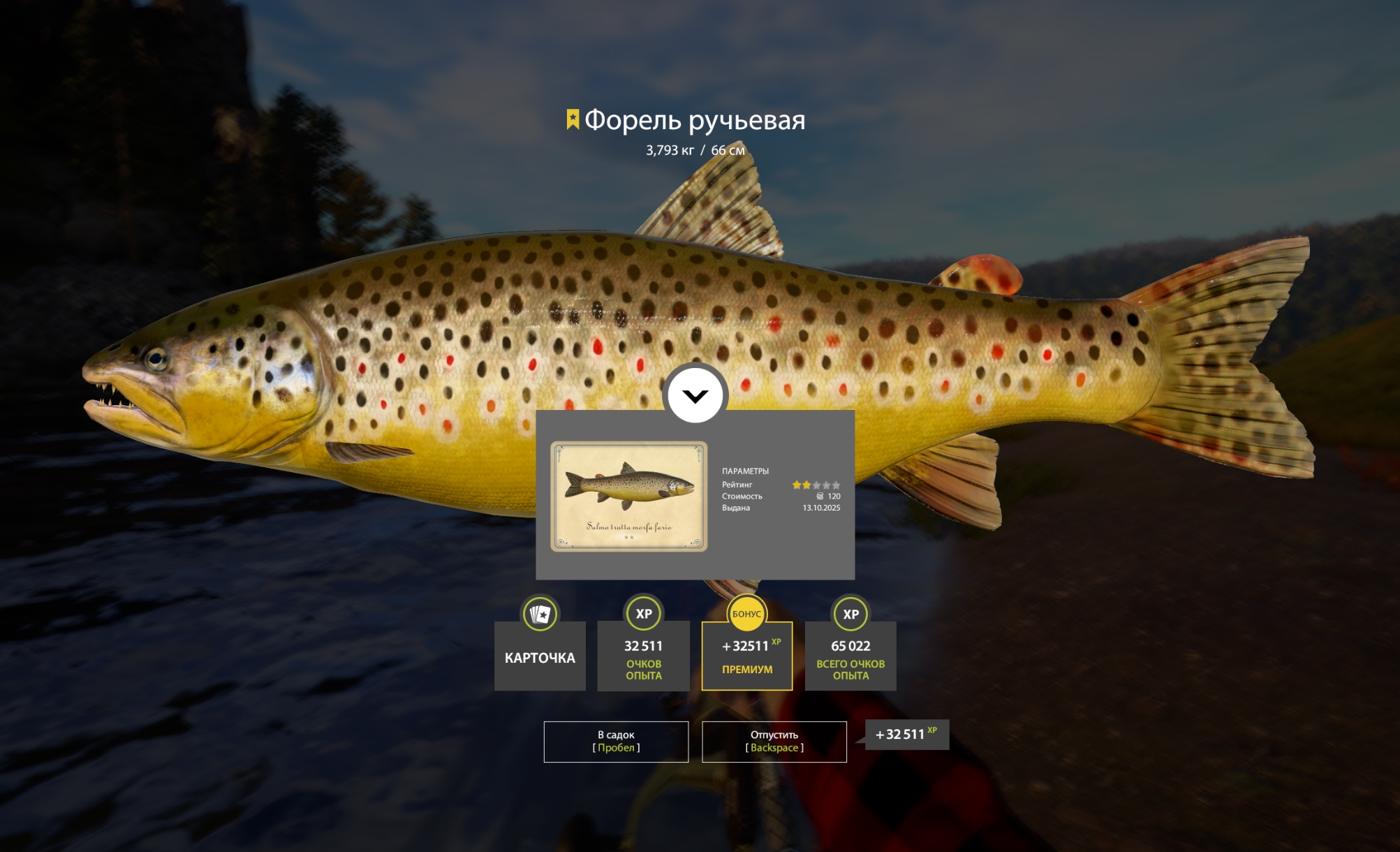Click the yellow bookmark icon beside fish name
Image resolution: width=1400 pixels, height=852 pixels.
[x=573, y=119]
